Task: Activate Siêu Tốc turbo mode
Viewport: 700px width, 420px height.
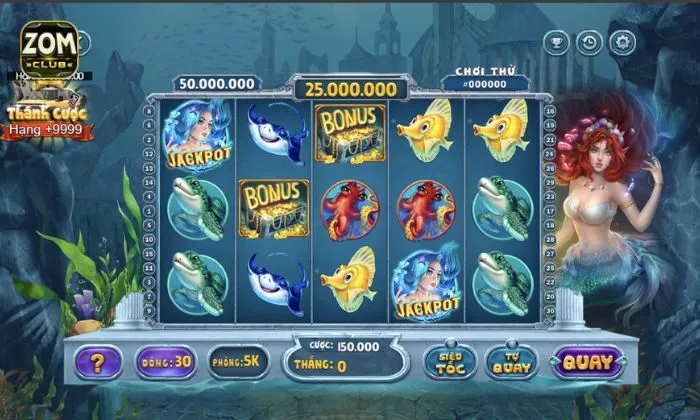Action: coord(449,362)
